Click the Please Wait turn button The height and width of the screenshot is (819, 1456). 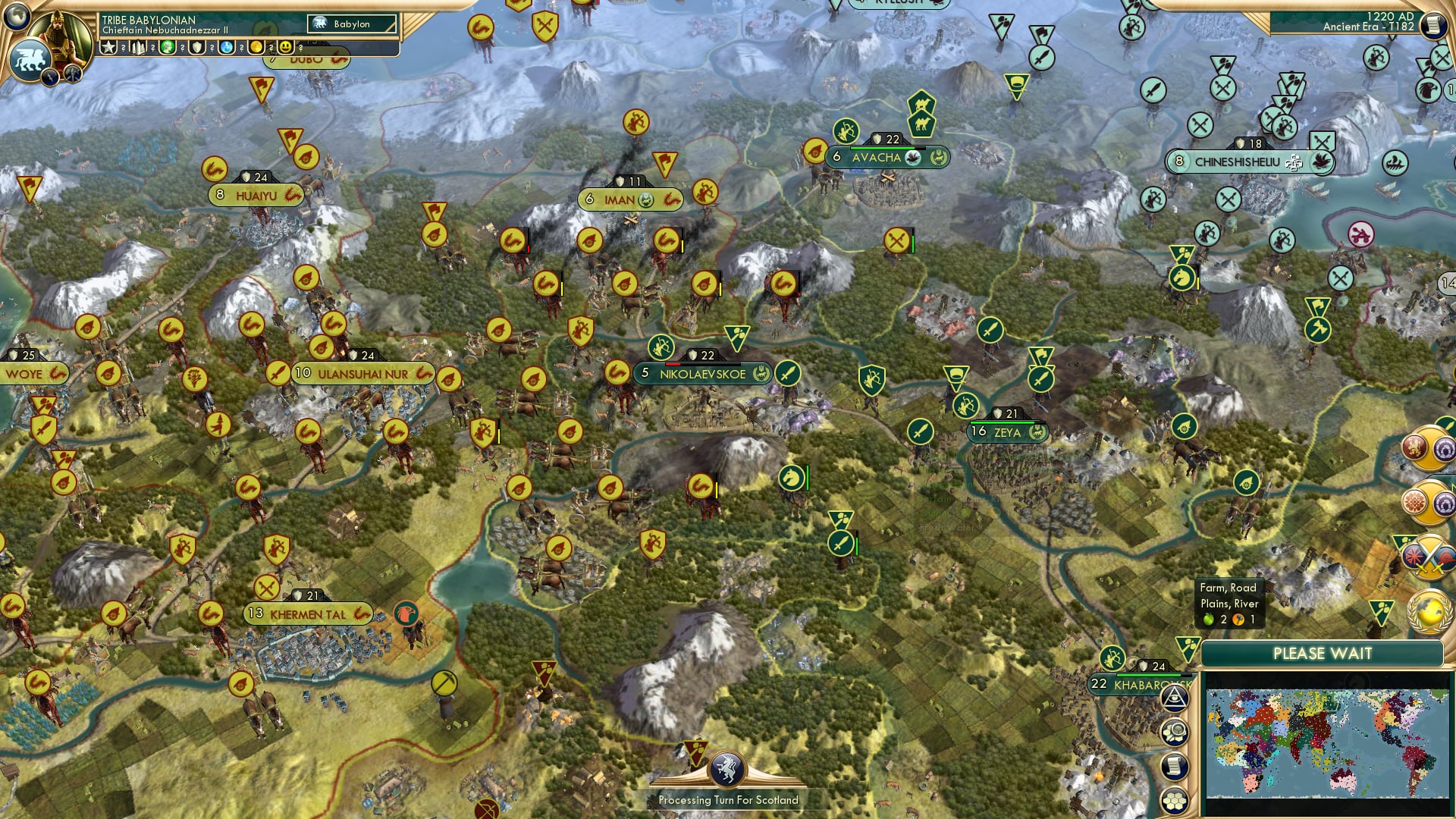click(1322, 654)
